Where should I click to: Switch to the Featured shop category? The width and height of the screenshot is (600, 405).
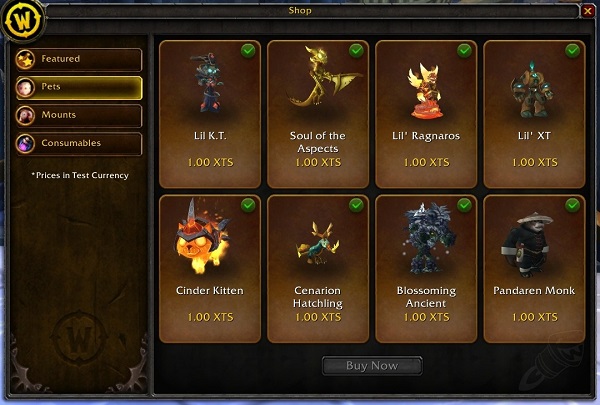click(78, 59)
